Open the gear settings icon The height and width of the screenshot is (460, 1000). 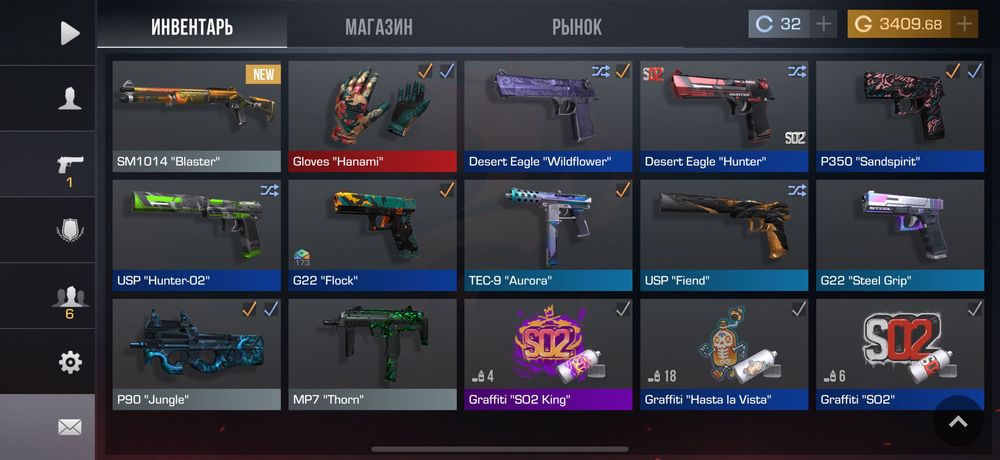[69, 362]
